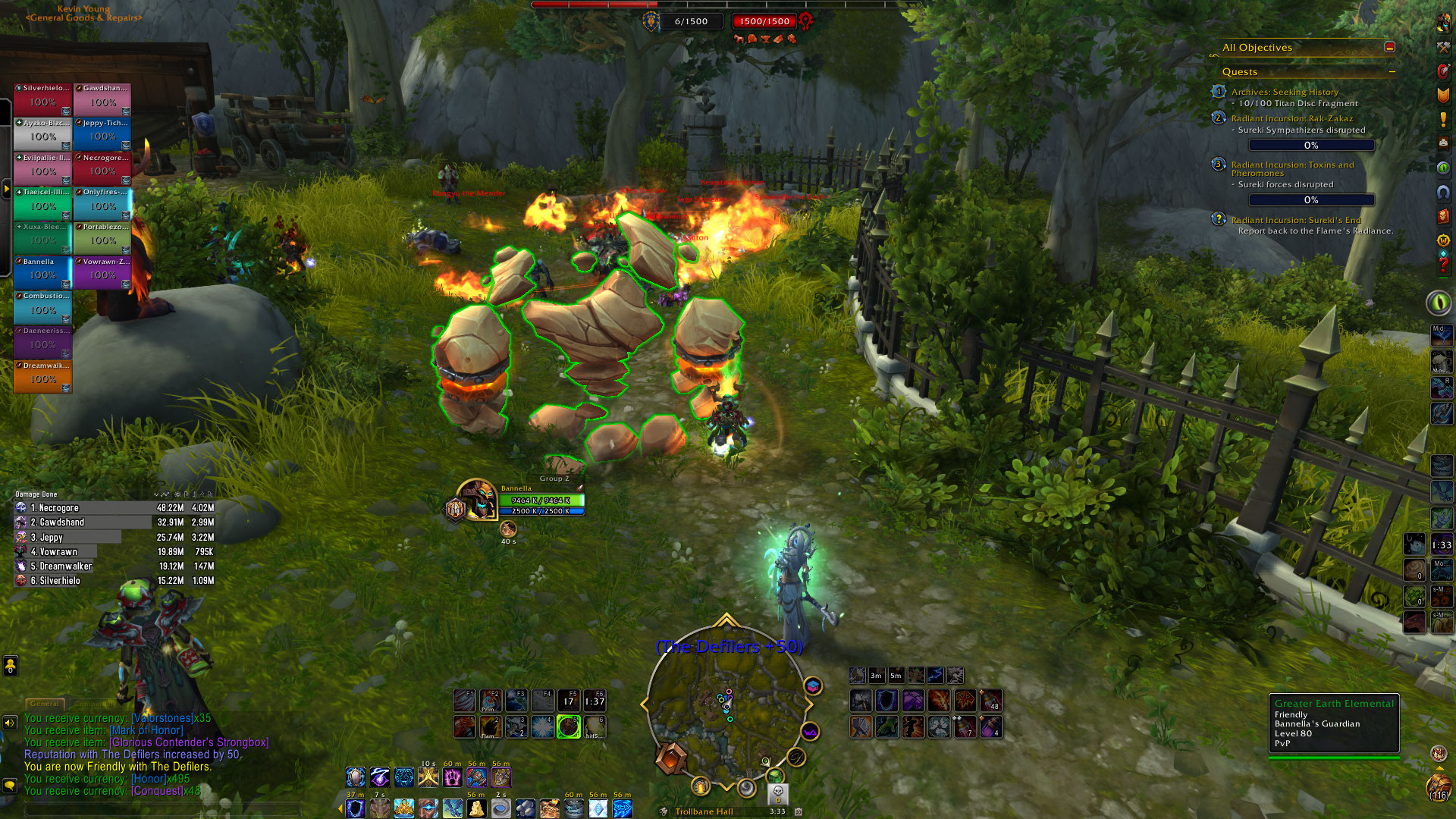This screenshot has height=819, width=1456.
Task: Select the Radiant Incursion: Rak-Zakaz quest
Action: pyautogui.click(x=1291, y=118)
